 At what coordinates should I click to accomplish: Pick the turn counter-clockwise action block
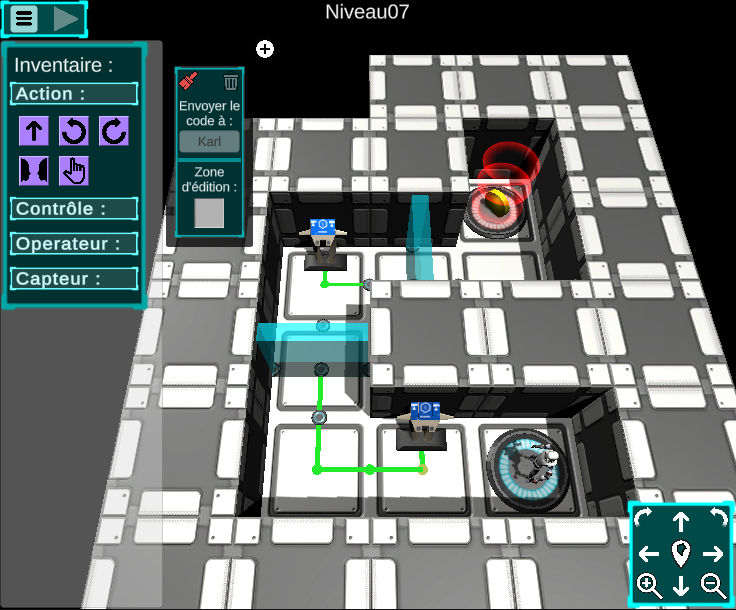pyautogui.click(x=74, y=131)
